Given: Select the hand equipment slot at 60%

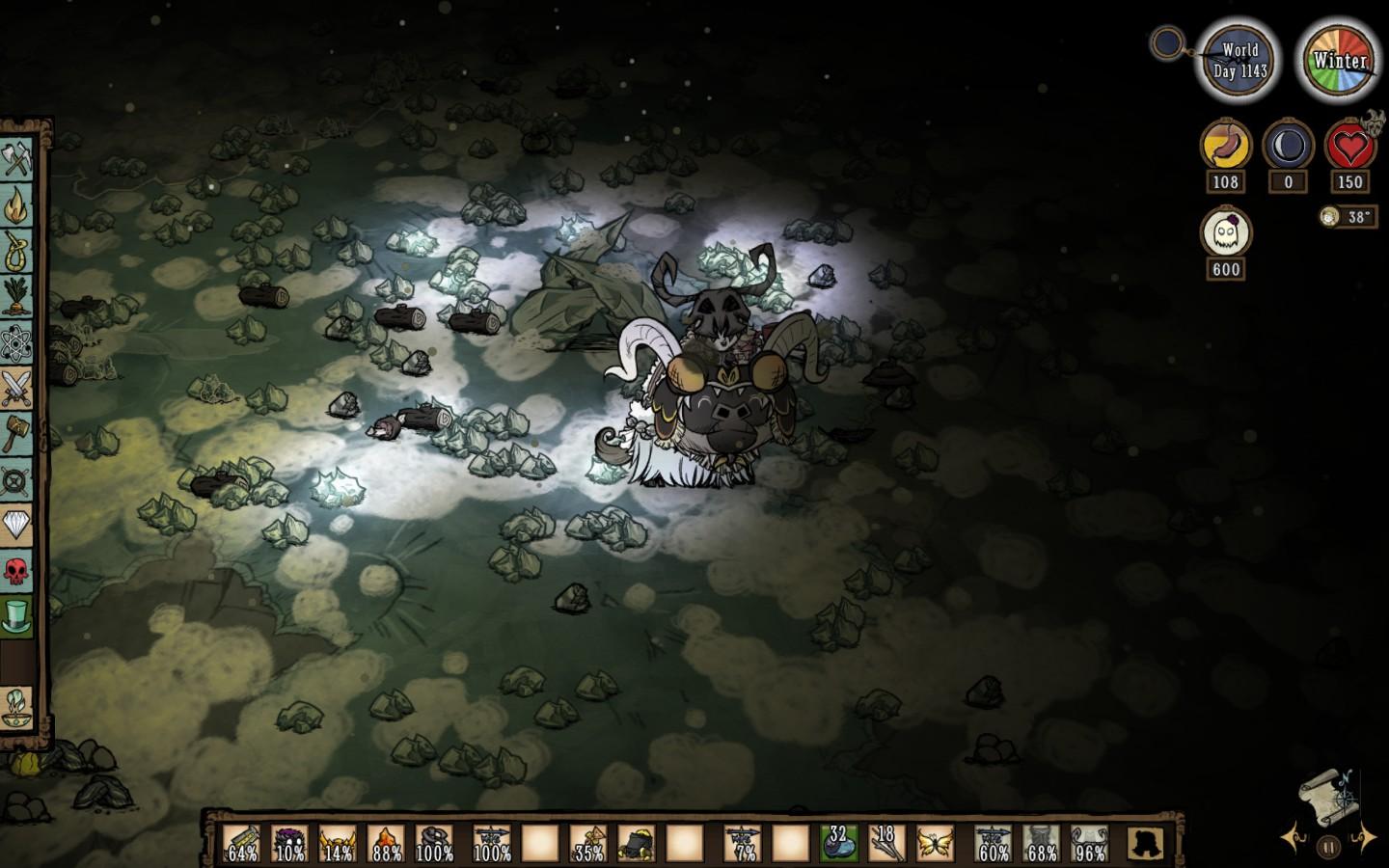Looking at the screenshot, I should [994, 843].
